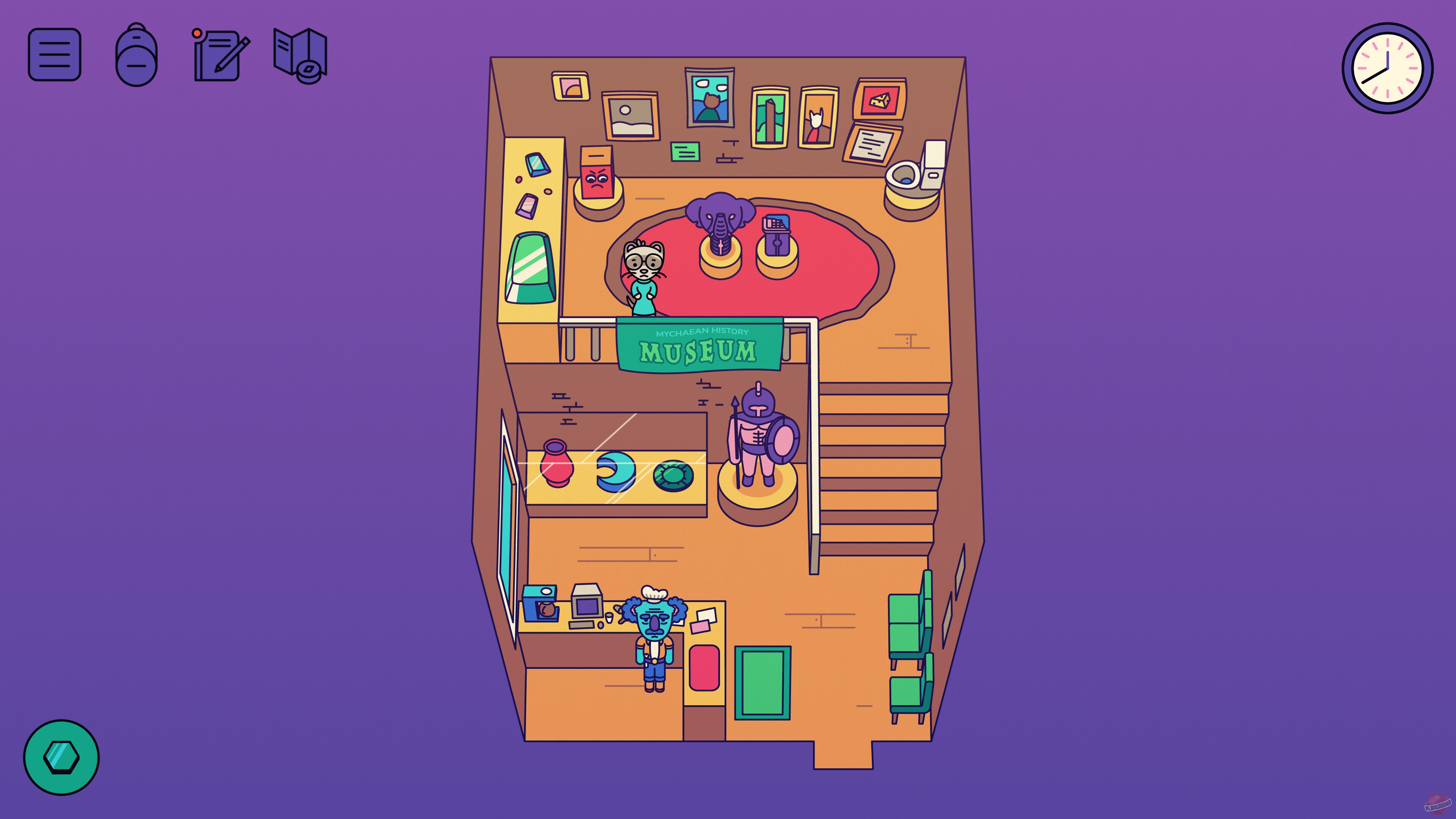
Task: Open the map icon
Action: coord(298,56)
